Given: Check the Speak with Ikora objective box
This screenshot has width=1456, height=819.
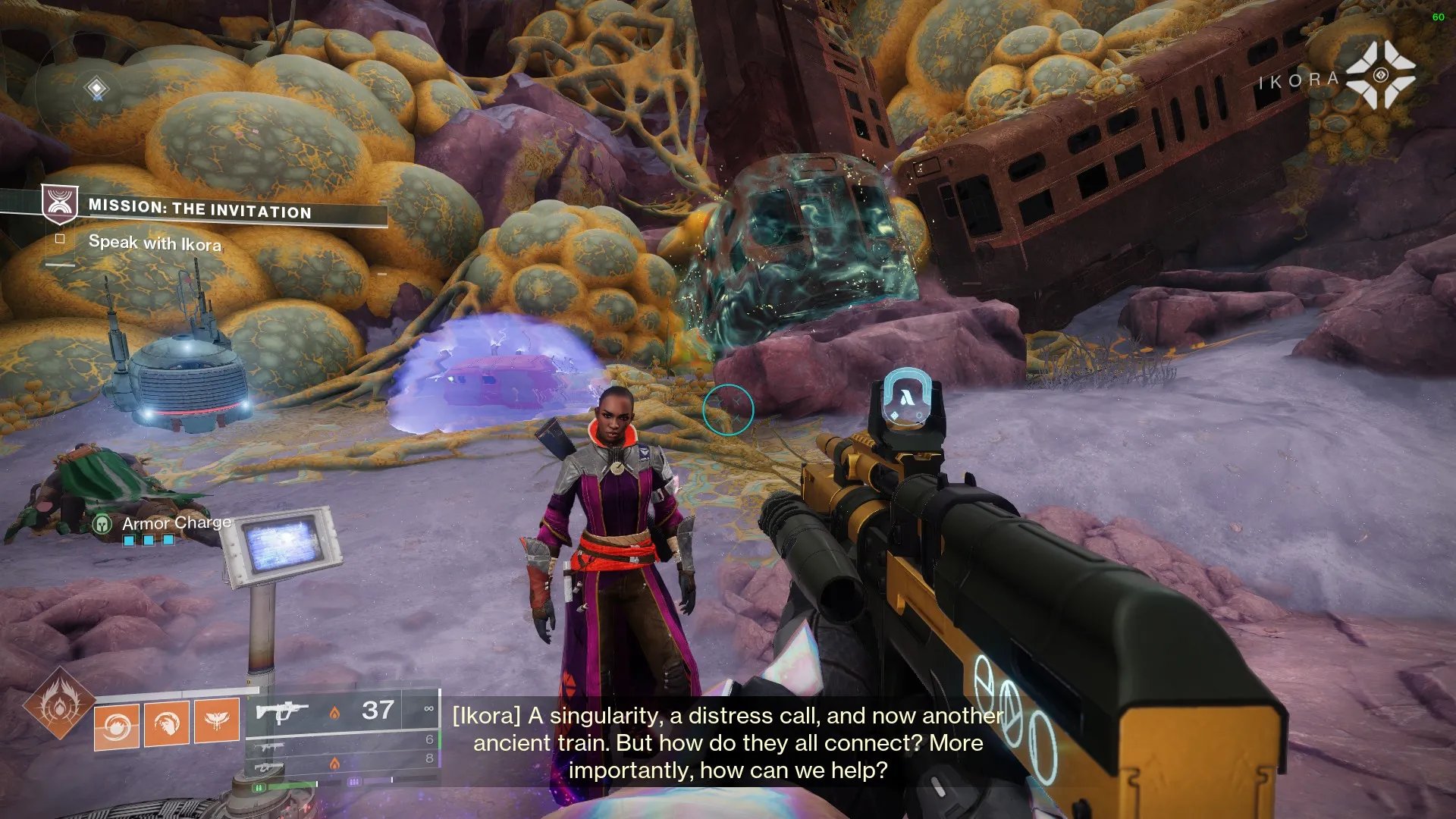Looking at the screenshot, I should pos(60,239).
